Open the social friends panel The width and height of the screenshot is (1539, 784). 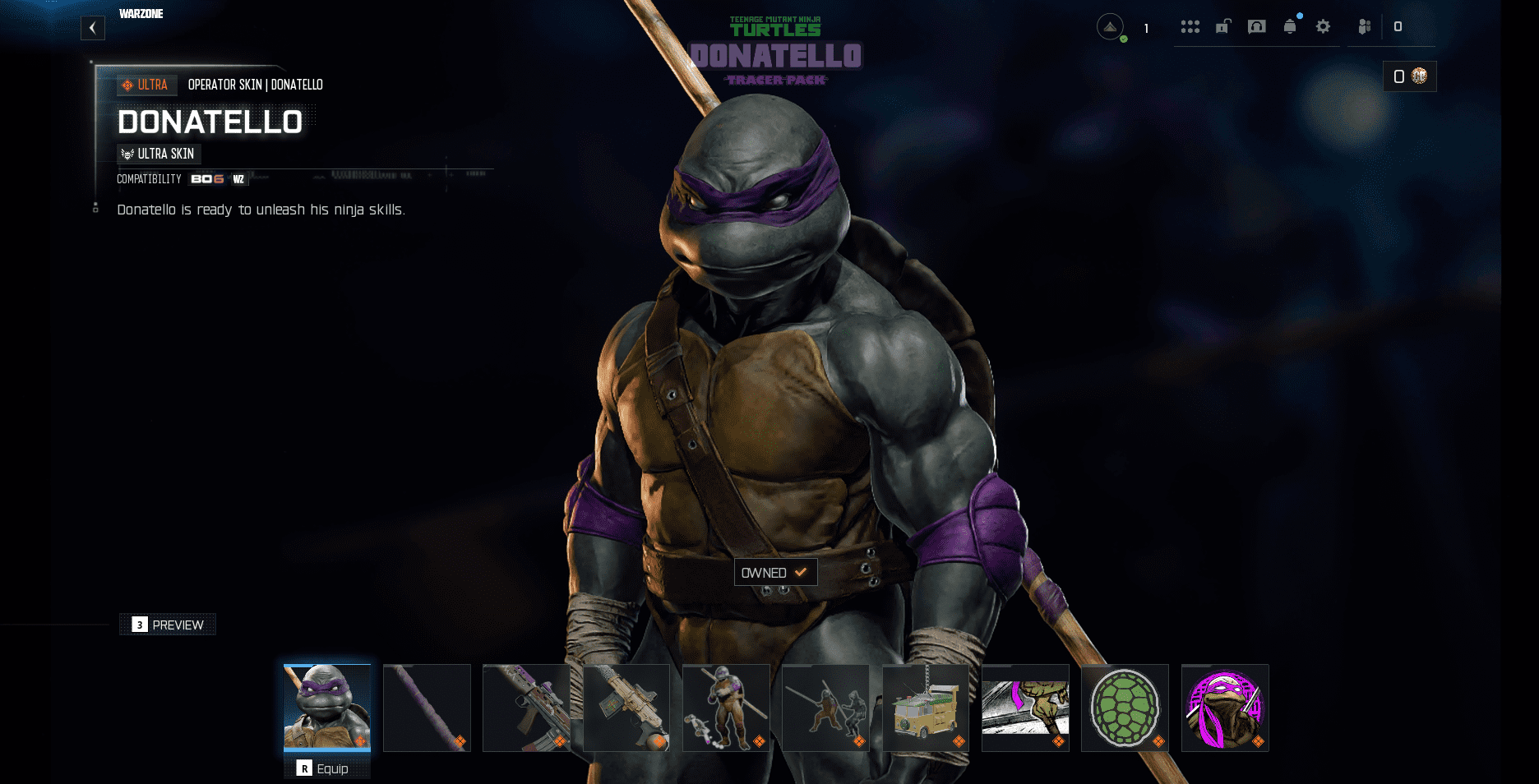tap(1365, 27)
